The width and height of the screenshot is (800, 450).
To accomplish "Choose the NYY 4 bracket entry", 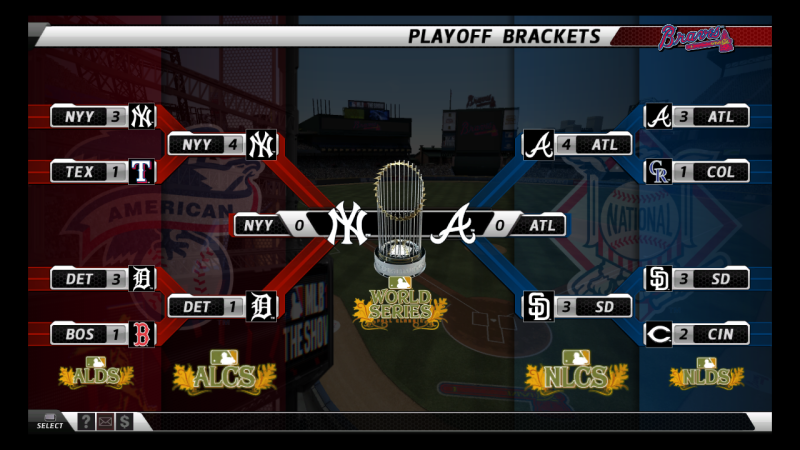I will click(221, 144).
